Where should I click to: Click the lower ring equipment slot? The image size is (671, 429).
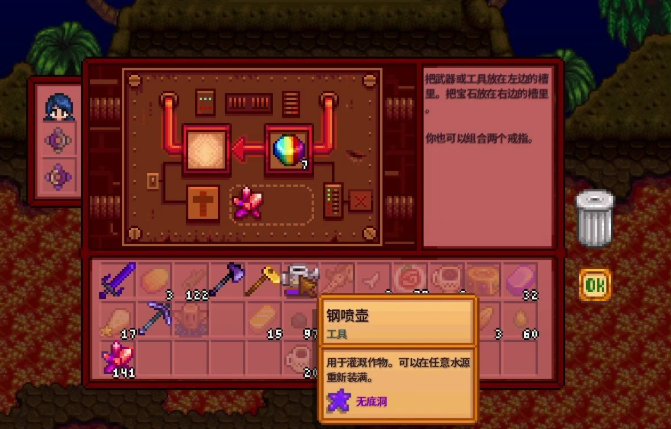(x=60, y=178)
